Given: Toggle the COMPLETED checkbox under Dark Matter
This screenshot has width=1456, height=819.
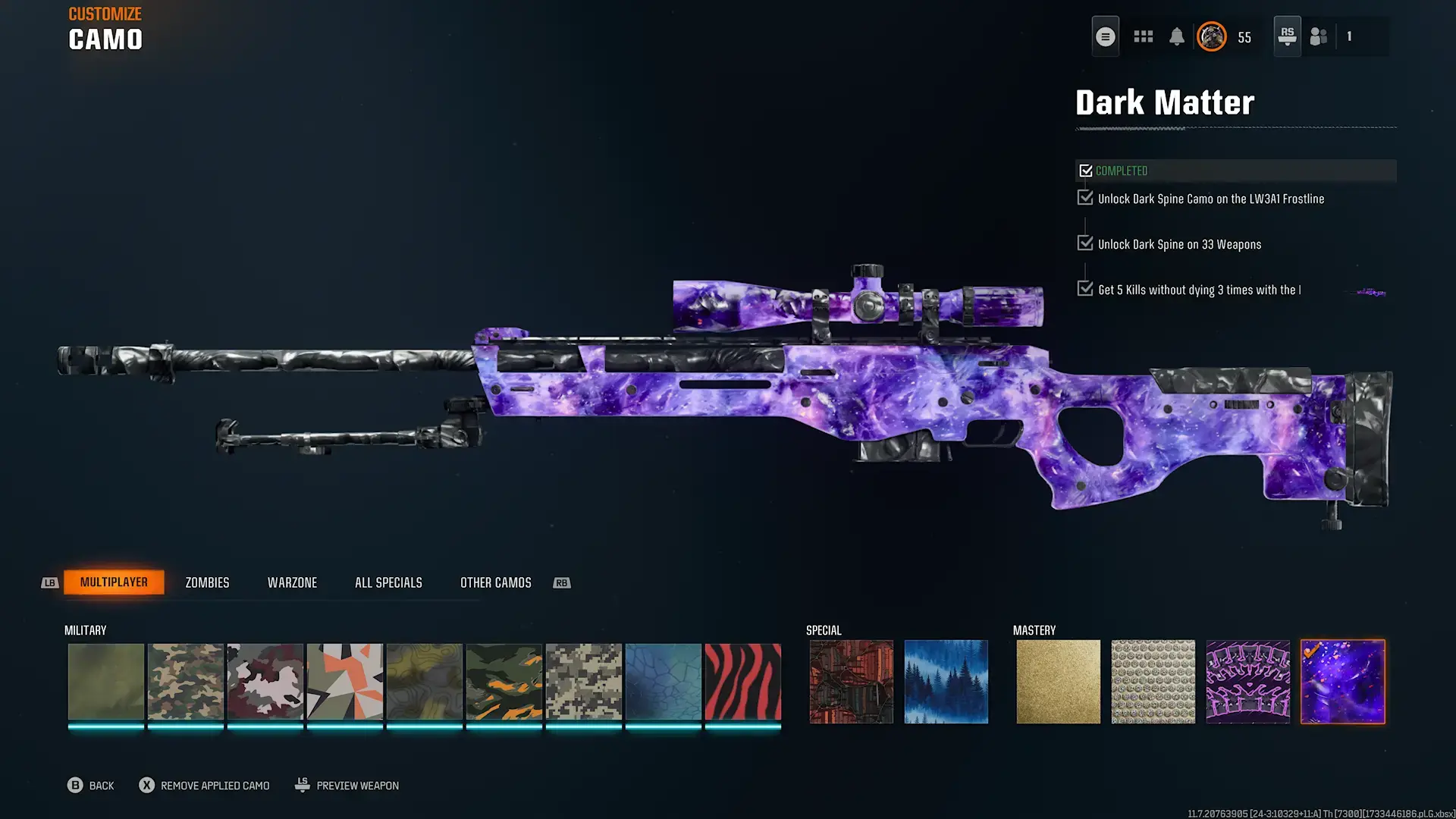Looking at the screenshot, I should 1085,170.
